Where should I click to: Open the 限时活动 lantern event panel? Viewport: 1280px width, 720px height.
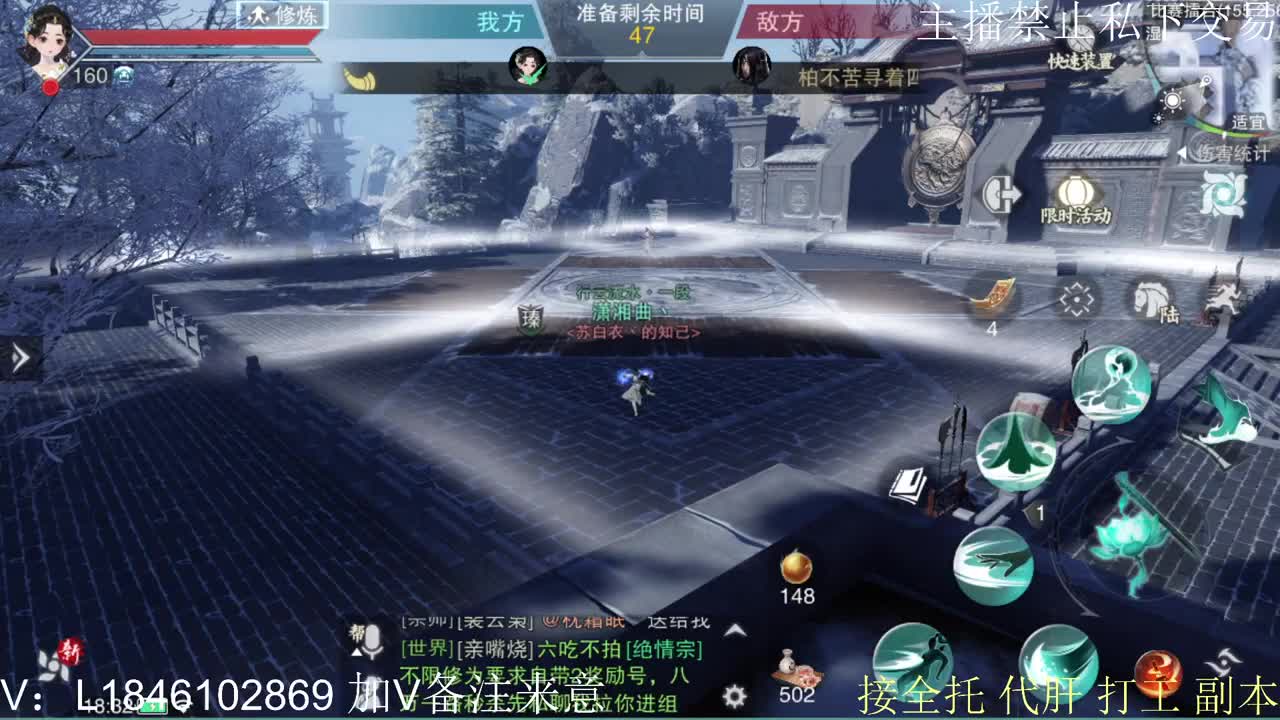coord(1074,192)
